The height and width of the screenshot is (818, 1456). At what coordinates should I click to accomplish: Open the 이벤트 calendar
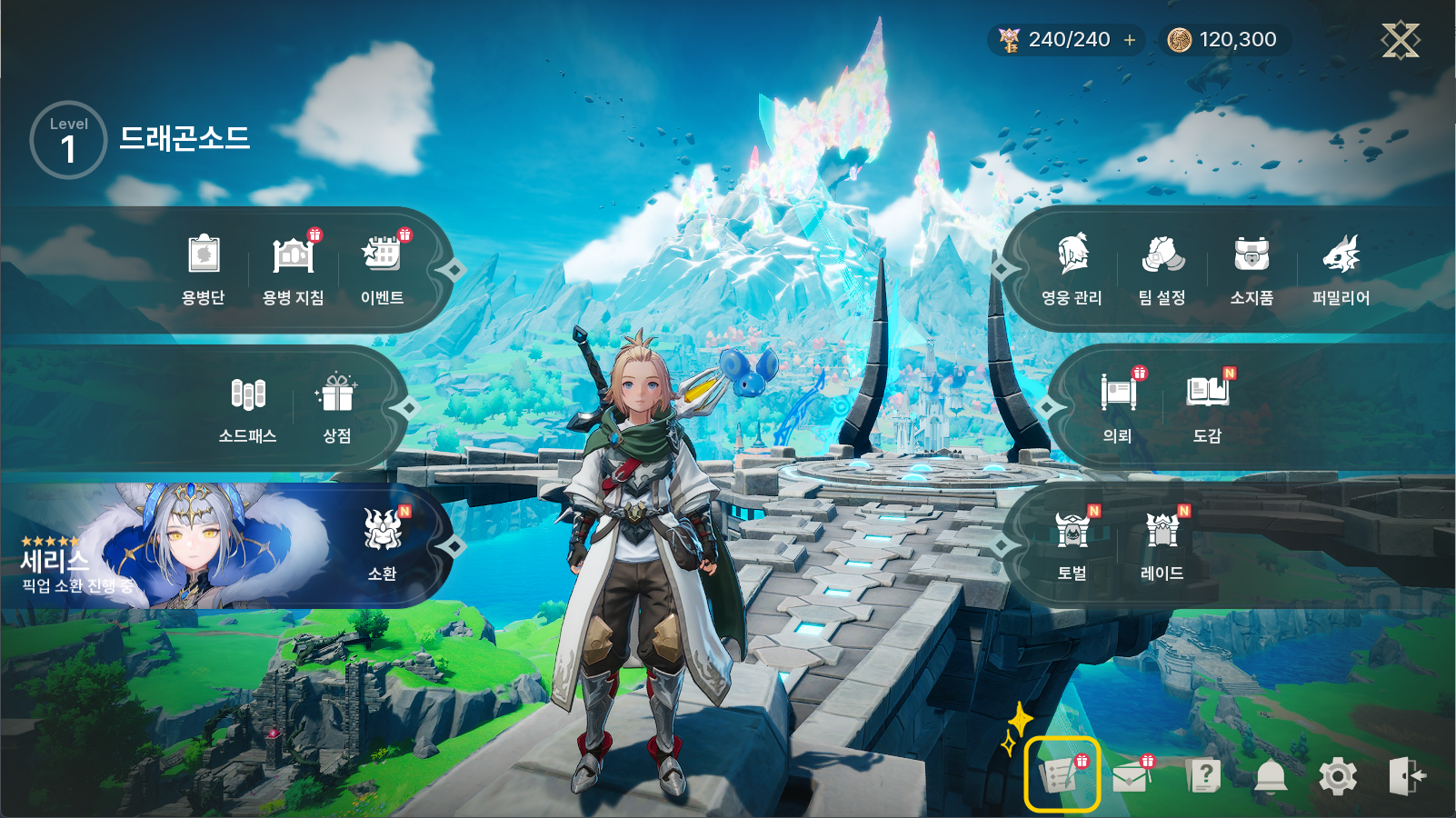coord(382,269)
